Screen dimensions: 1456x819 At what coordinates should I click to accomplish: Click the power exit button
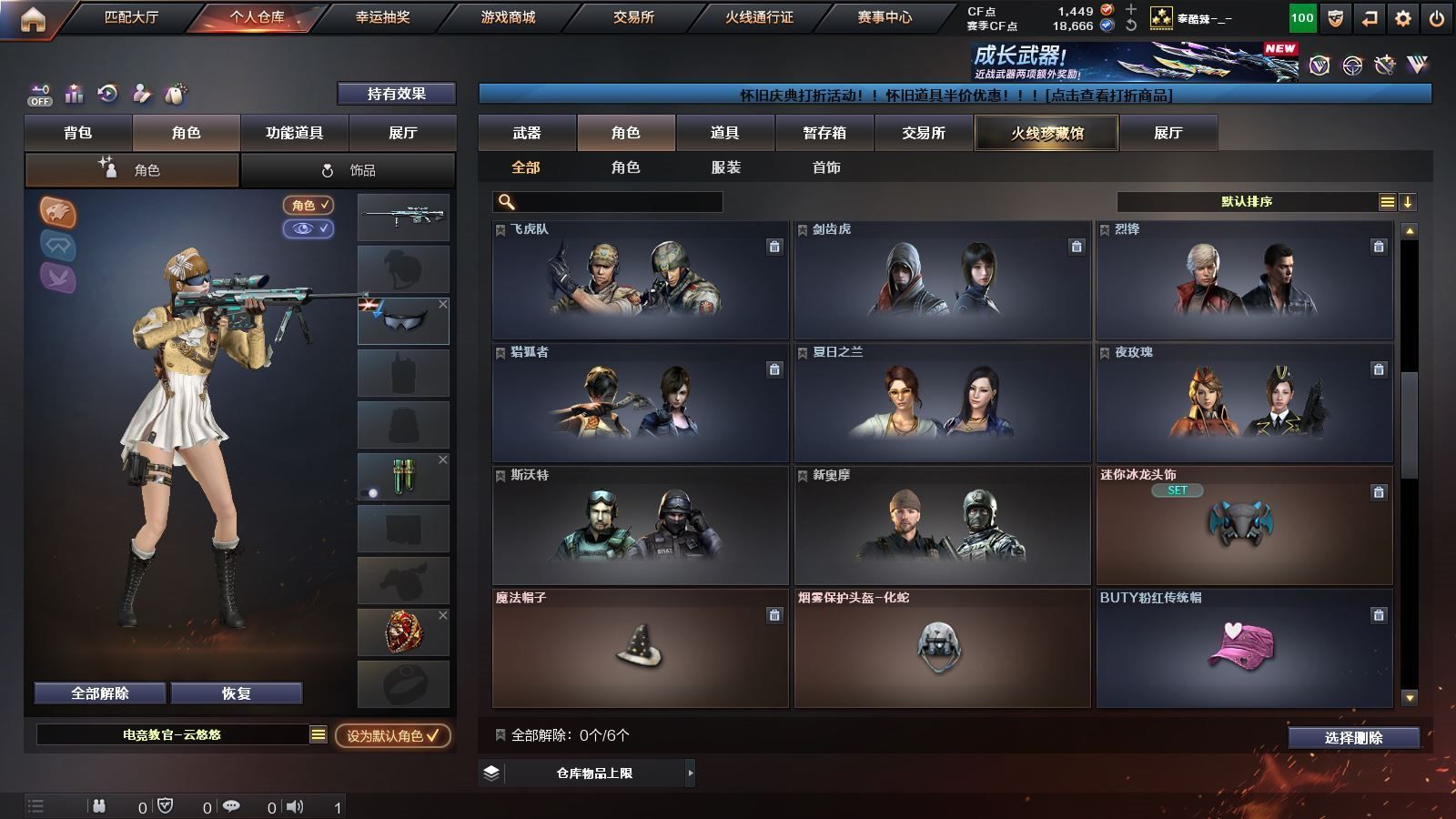click(1437, 18)
